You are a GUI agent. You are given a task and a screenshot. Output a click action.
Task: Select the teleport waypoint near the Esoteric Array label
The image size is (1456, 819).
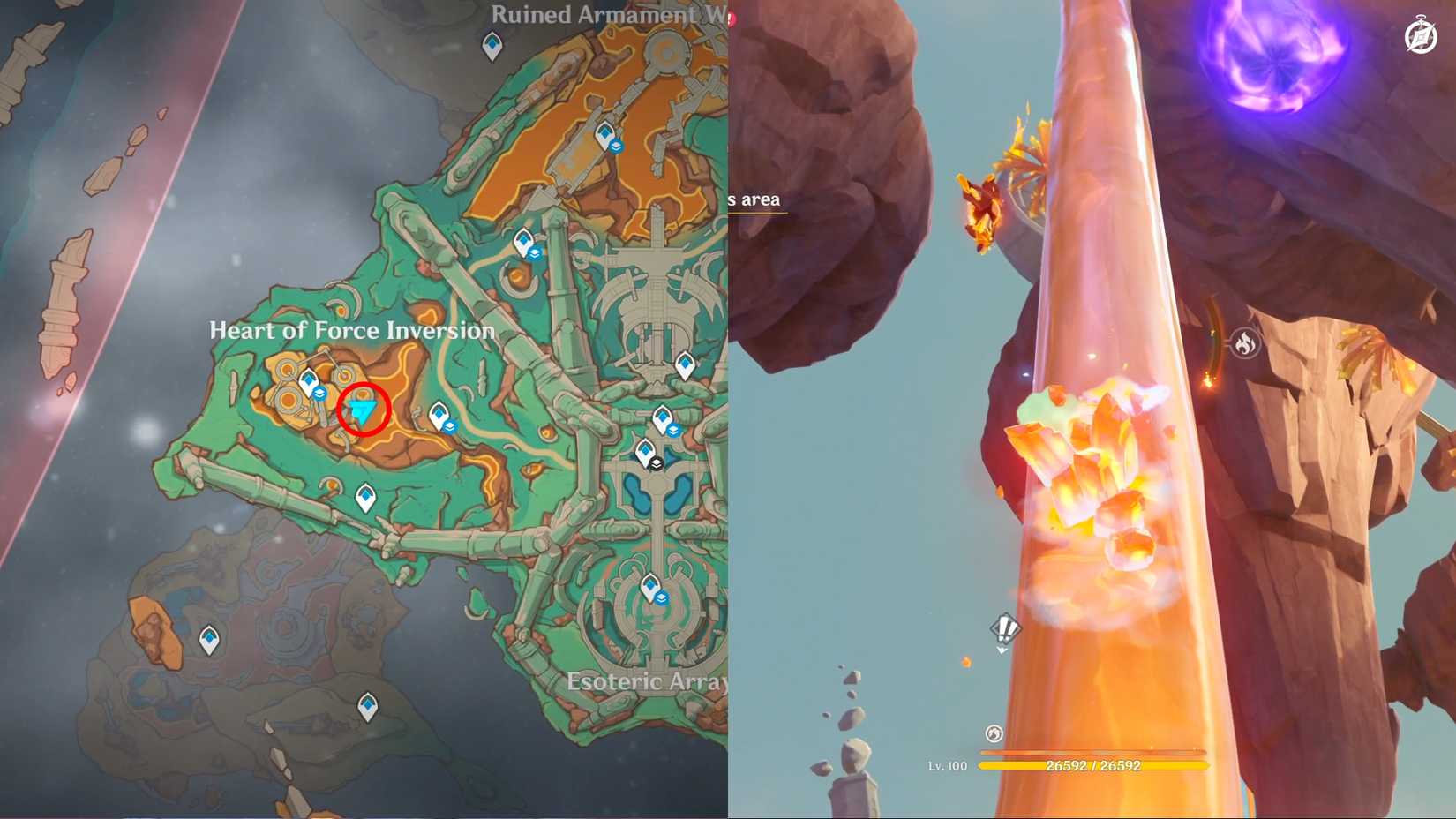[x=650, y=584]
